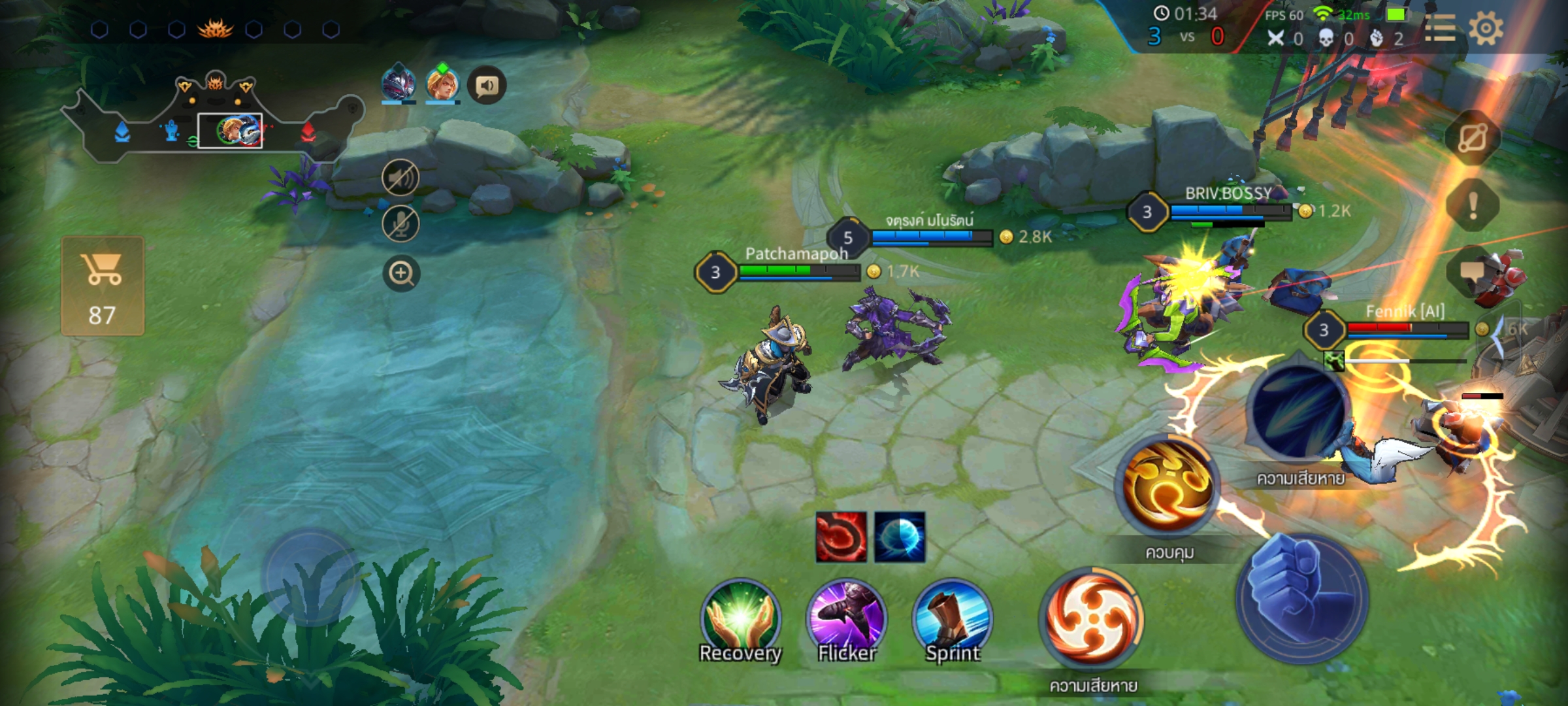Buy the blue orb recommended item
The width and height of the screenshot is (1568, 706).
[900, 537]
